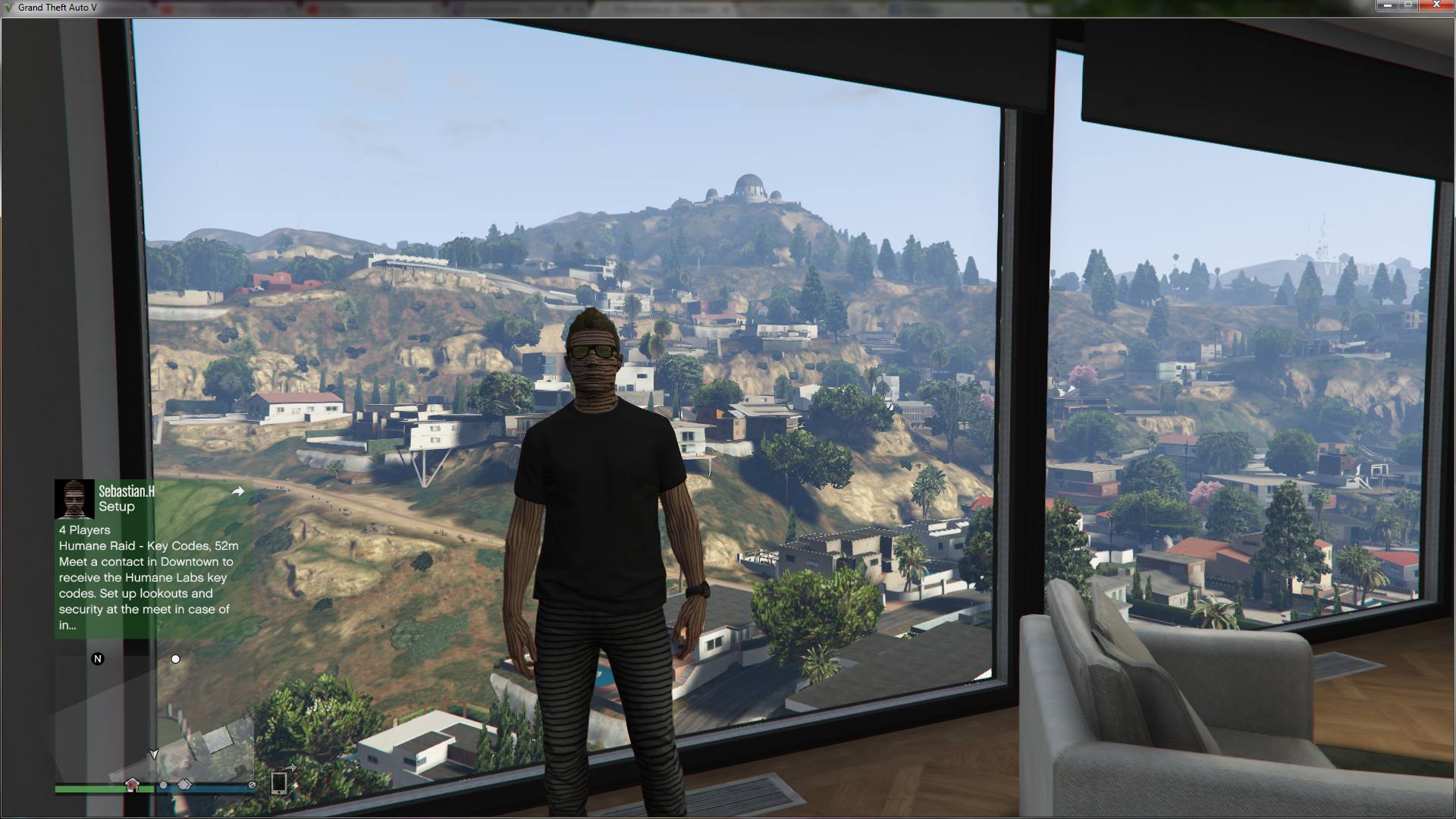Select the white player arrow on the minimap
1456x819 pixels.
click(x=154, y=754)
